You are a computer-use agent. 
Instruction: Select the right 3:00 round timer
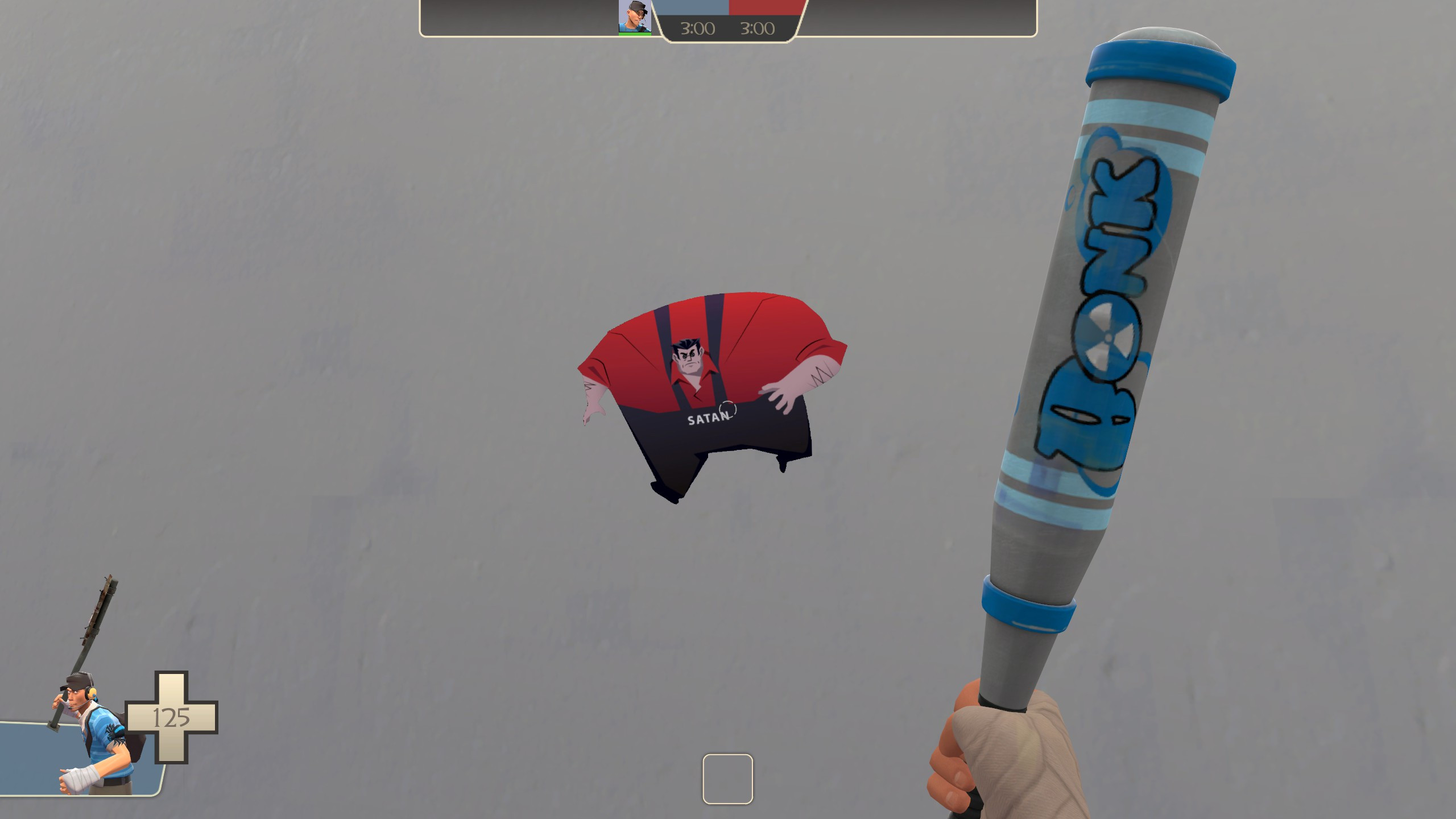(759, 28)
